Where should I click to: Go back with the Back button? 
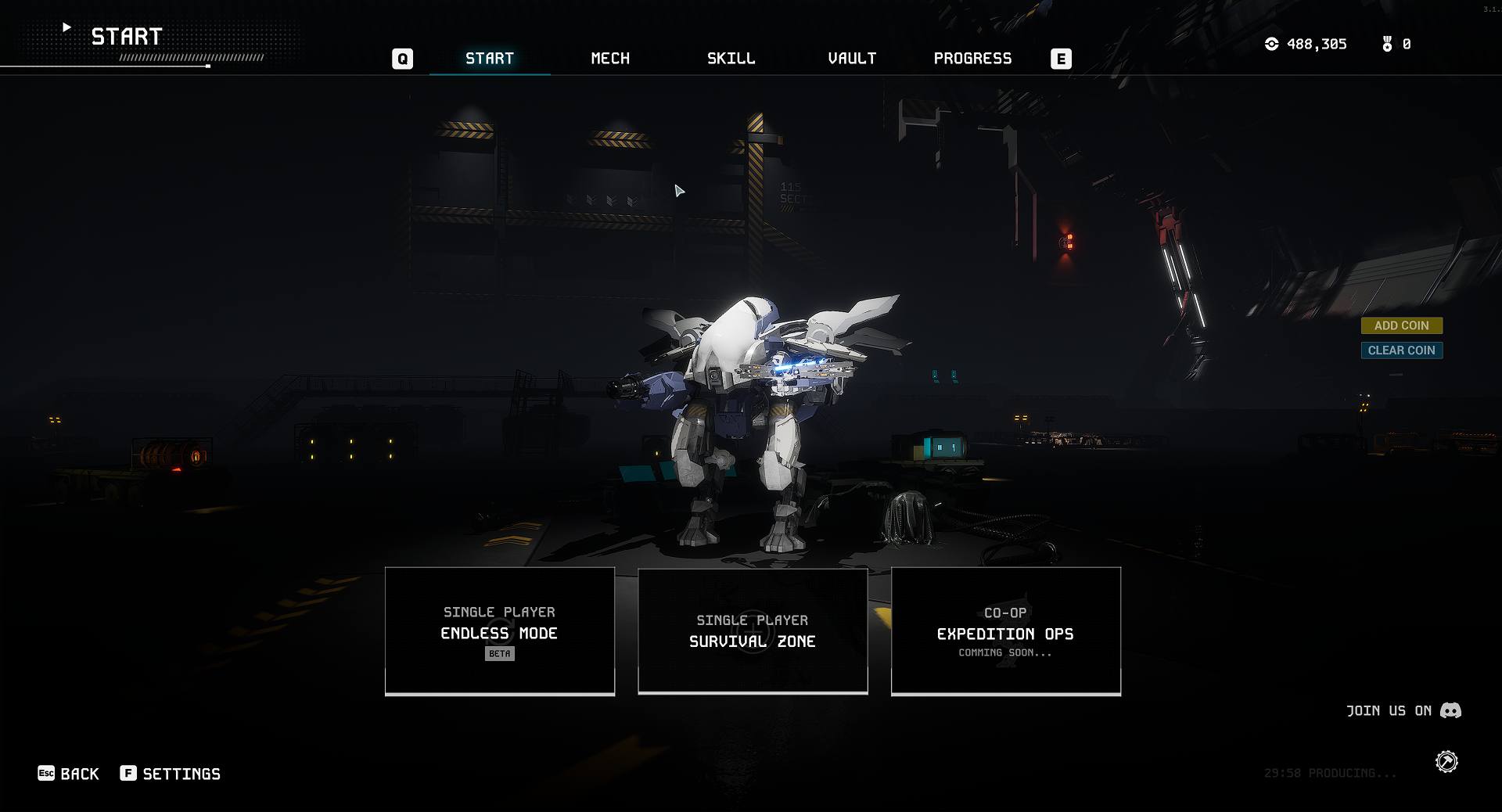(69, 774)
